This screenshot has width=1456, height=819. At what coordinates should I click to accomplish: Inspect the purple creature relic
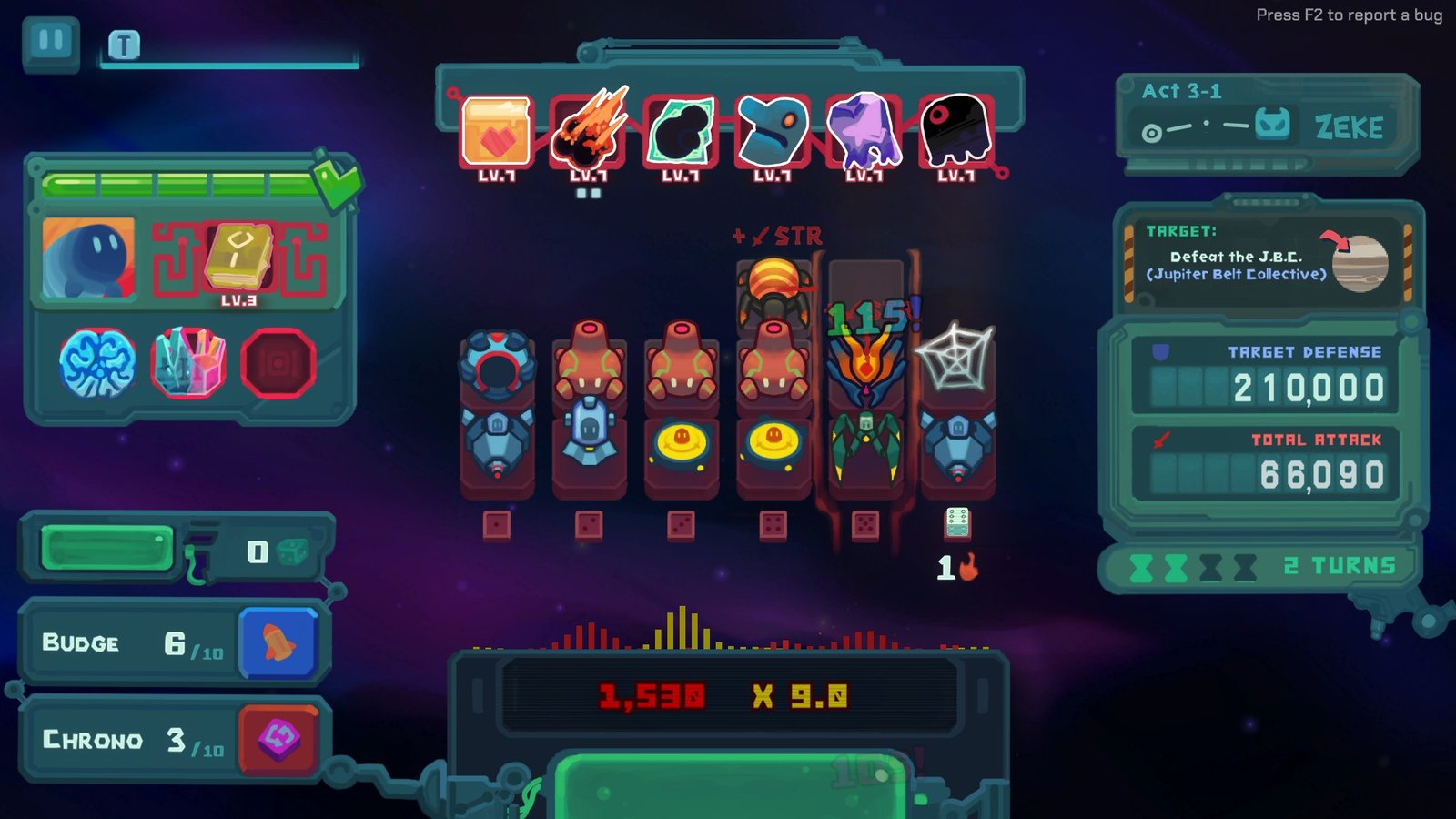(863, 126)
